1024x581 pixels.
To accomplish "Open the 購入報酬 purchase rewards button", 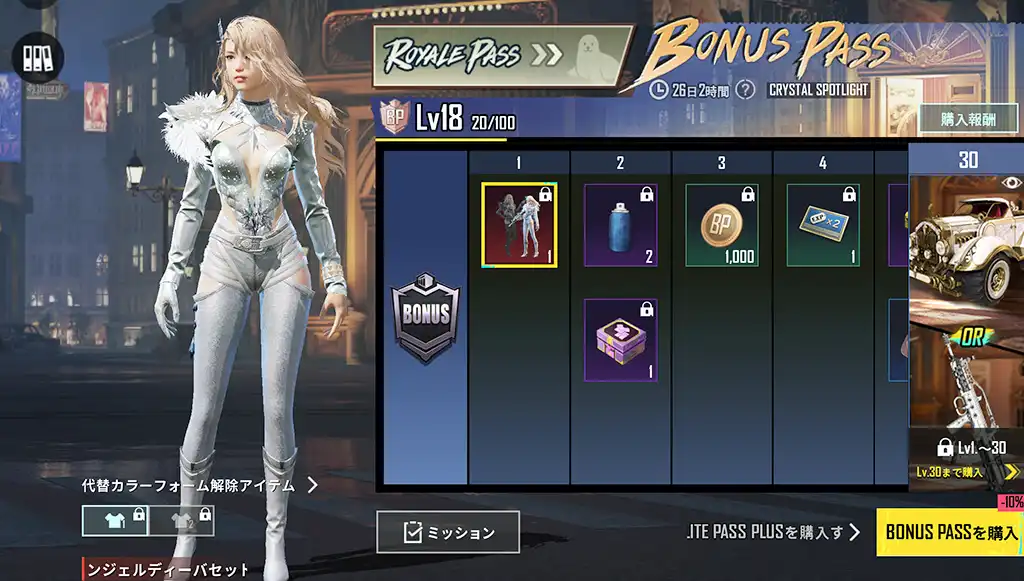I will (x=968, y=118).
